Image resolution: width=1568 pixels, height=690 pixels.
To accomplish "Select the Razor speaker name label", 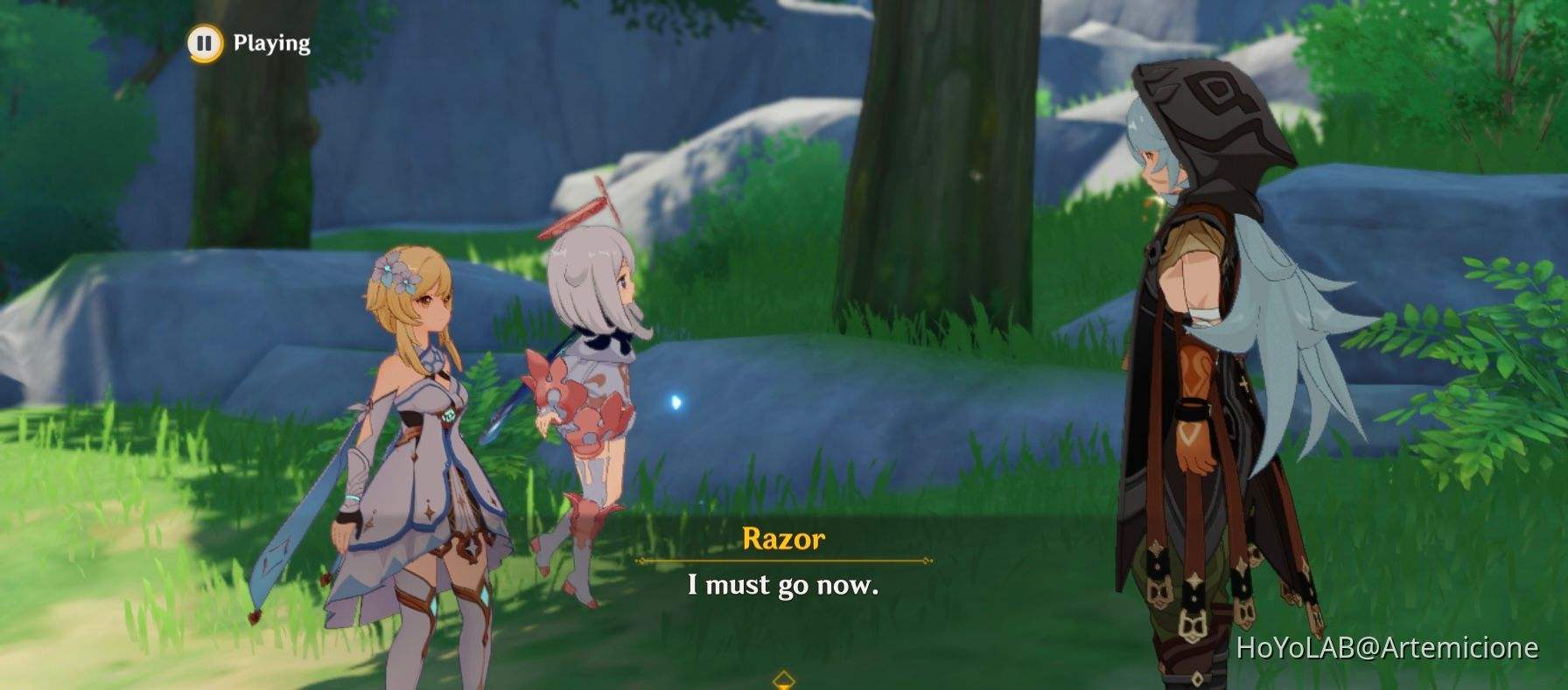I will tap(784, 540).
